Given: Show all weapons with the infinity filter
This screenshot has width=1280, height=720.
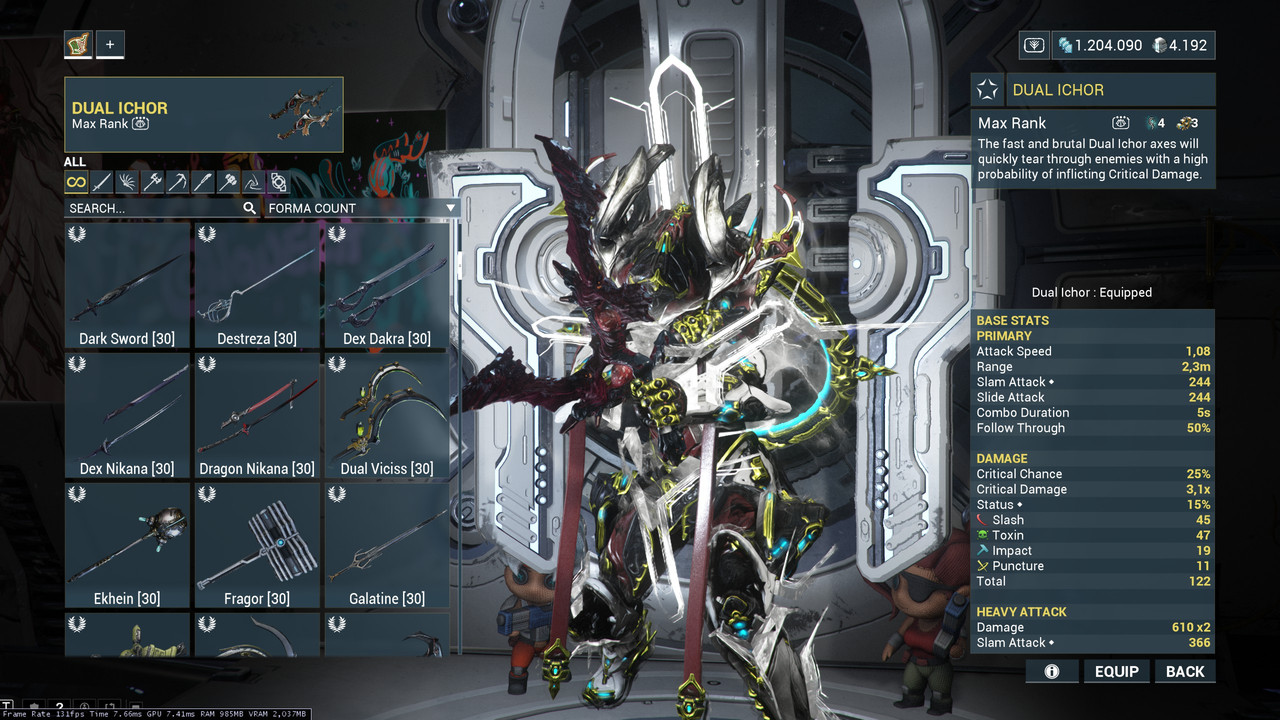Looking at the screenshot, I should (76, 182).
